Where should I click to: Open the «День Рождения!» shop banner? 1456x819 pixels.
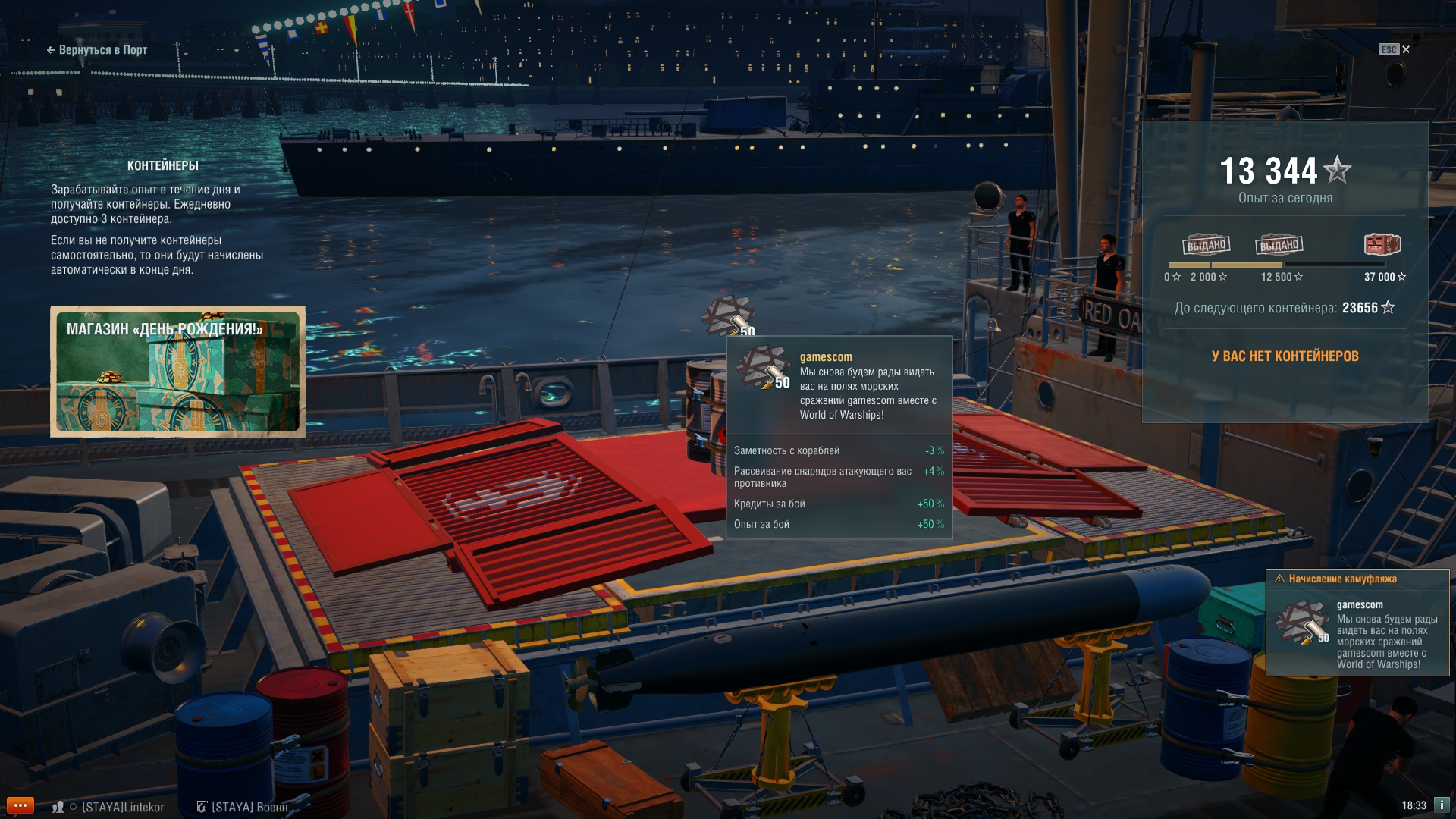(x=177, y=372)
